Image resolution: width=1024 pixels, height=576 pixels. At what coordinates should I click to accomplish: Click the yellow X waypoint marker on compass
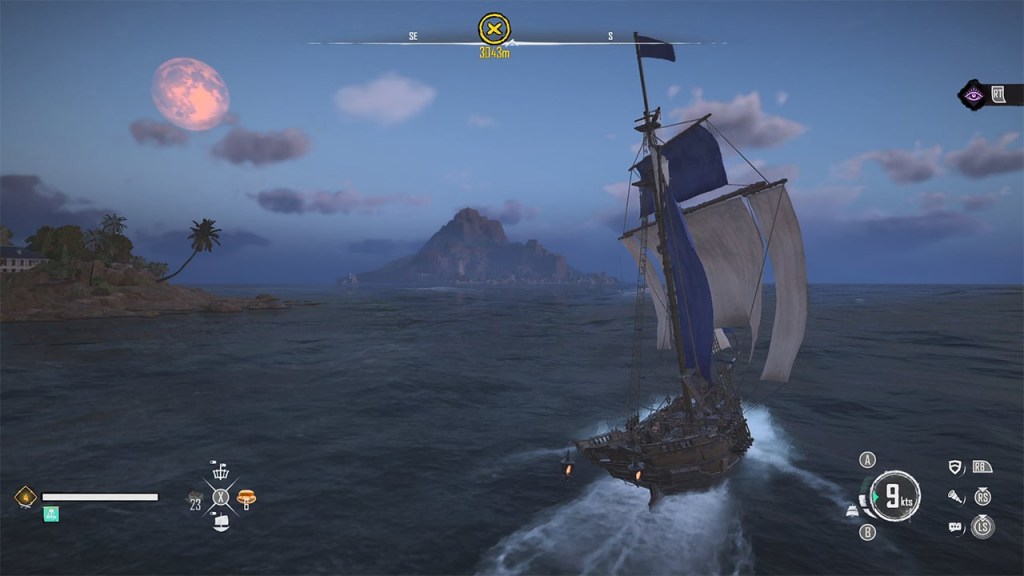[x=494, y=27]
